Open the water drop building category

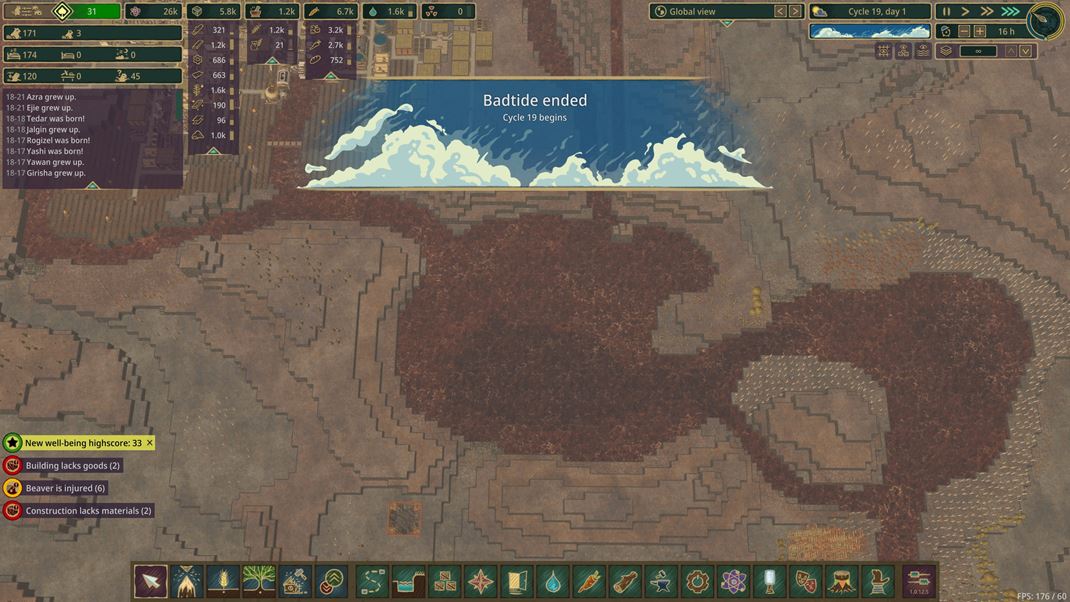click(x=553, y=580)
